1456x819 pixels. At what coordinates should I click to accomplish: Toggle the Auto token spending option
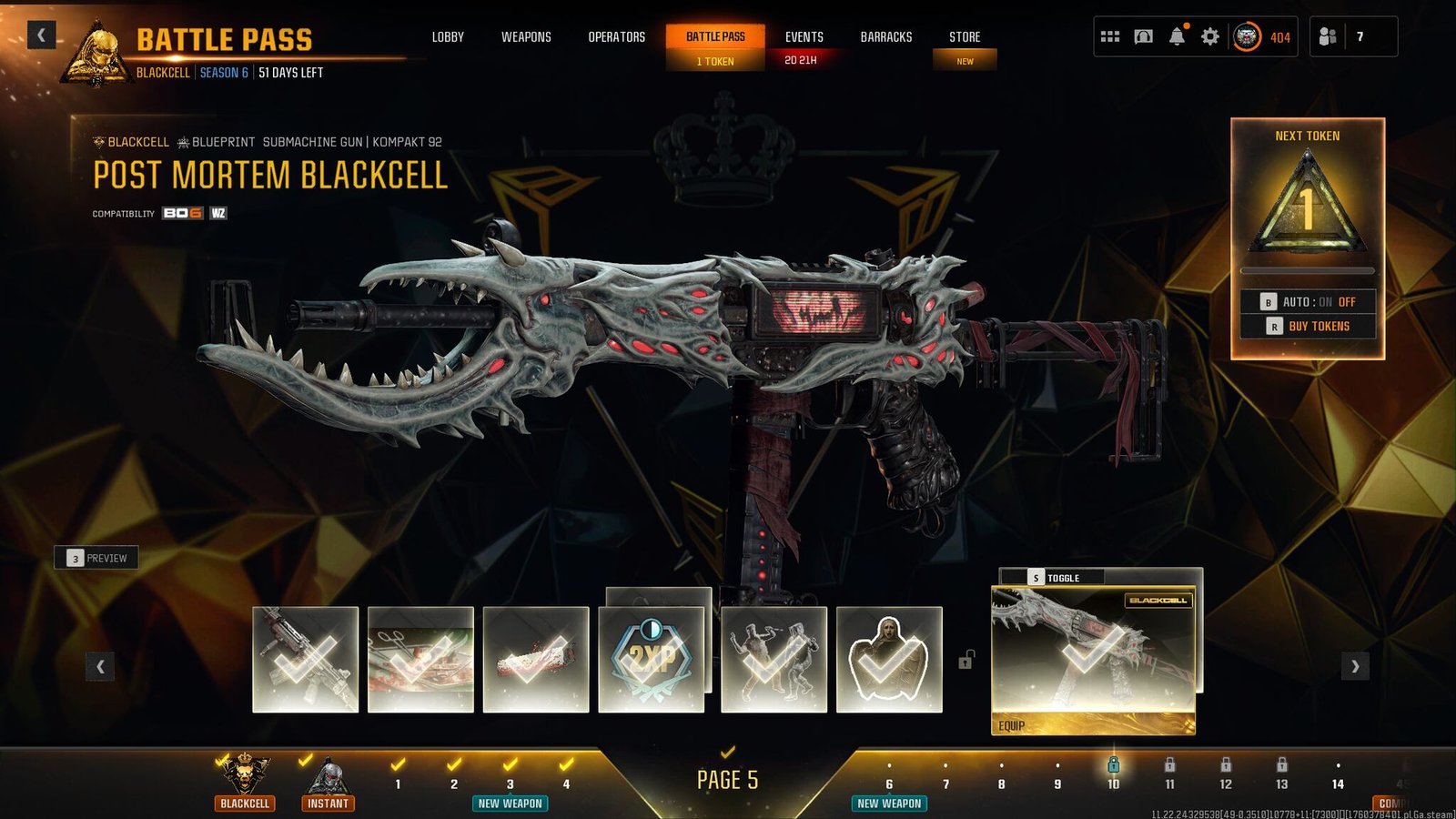[1308, 301]
